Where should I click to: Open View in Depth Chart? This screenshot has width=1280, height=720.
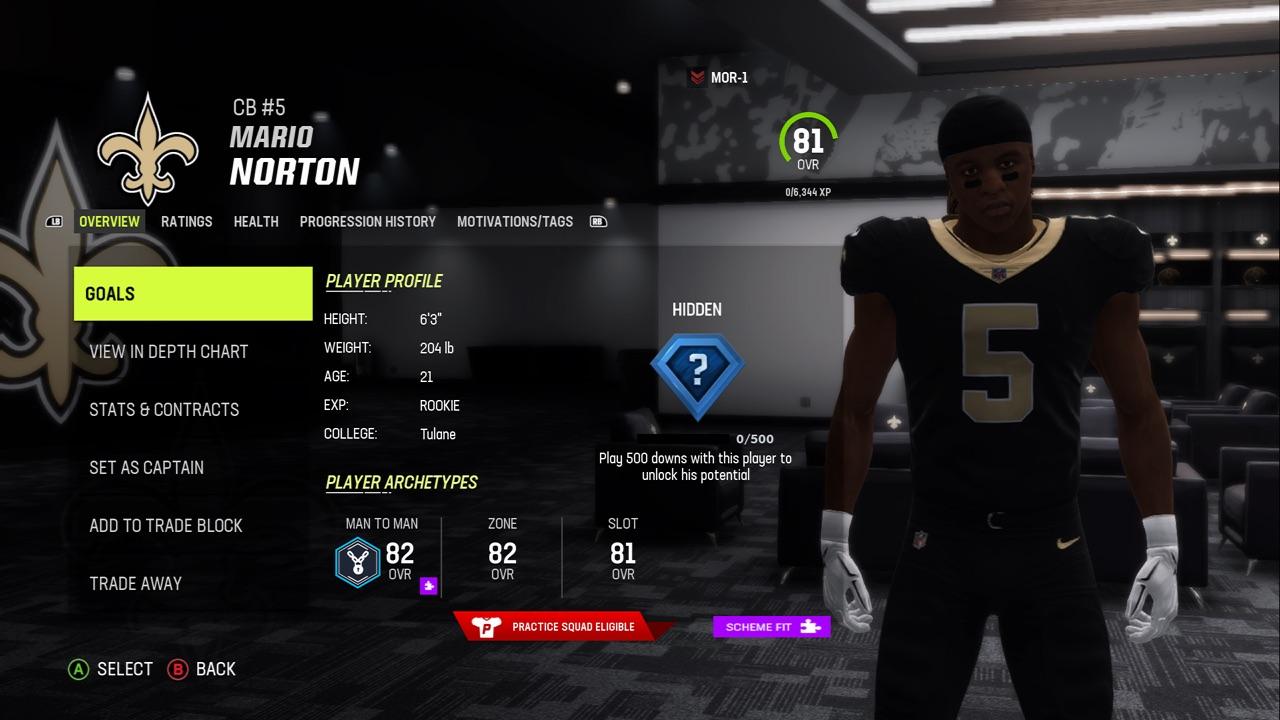coord(168,352)
